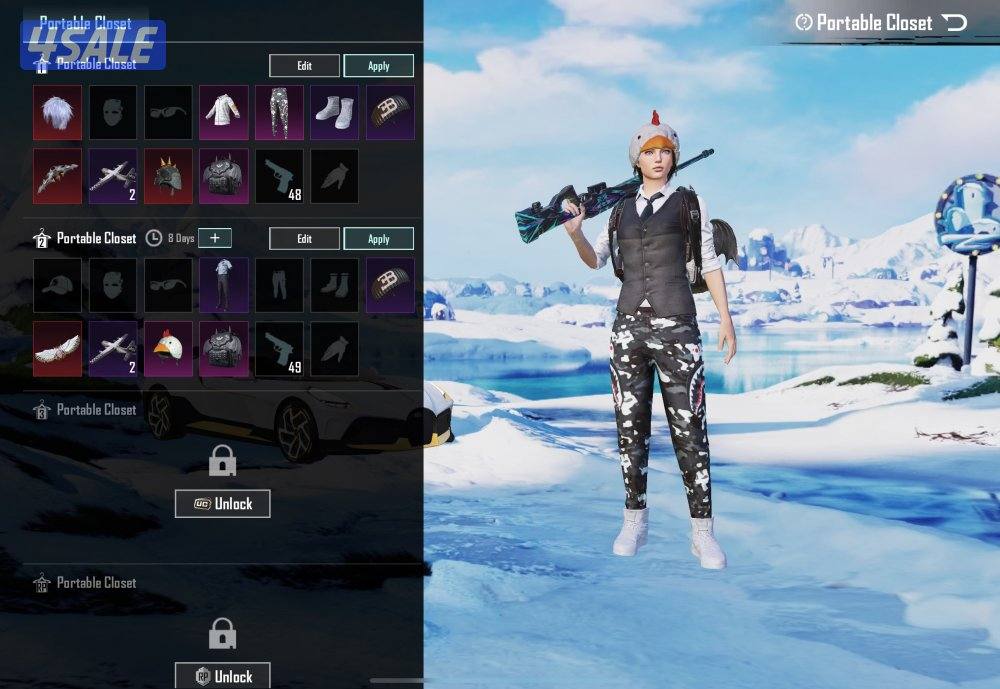Select the white sneakers slot
The width and height of the screenshot is (1000, 689).
click(x=334, y=110)
